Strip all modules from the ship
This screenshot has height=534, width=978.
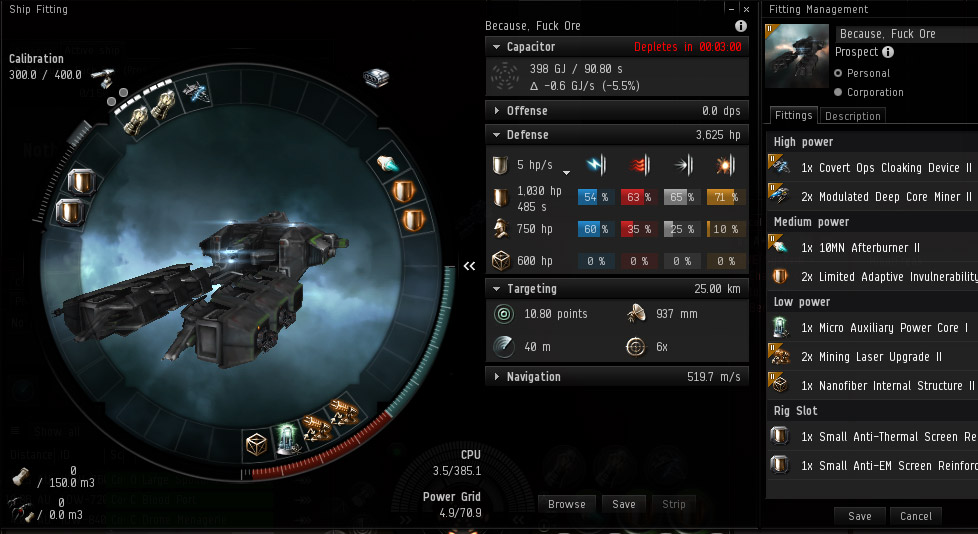[x=674, y=504]
